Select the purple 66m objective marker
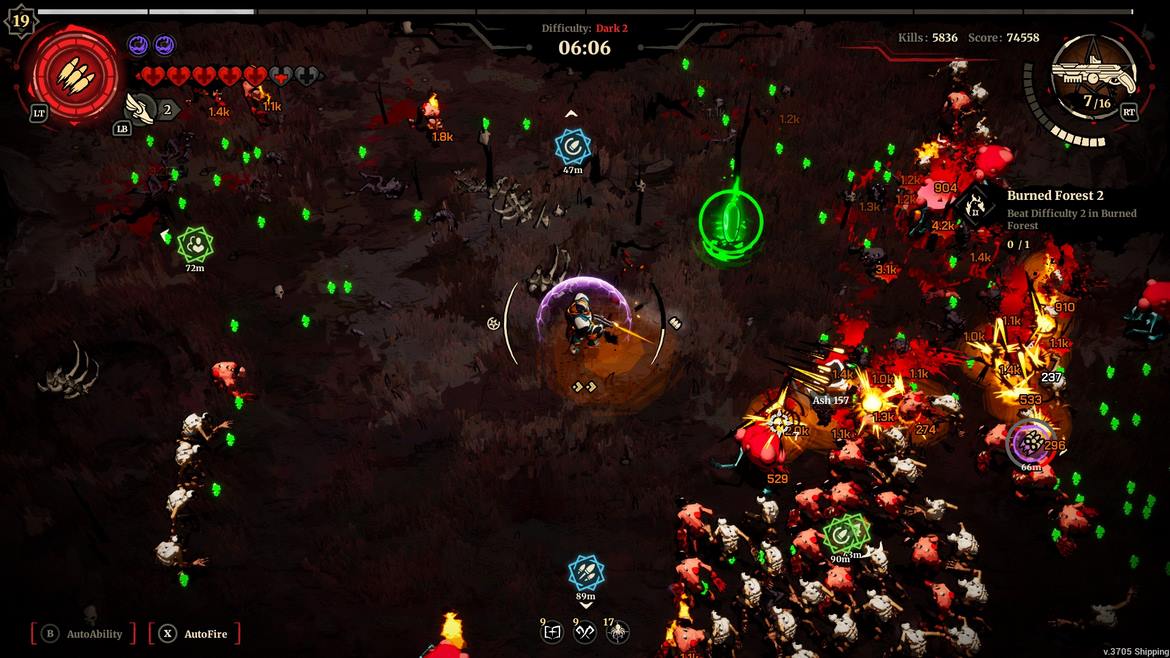This screenshot has height=658, width=1170. 1028,443
